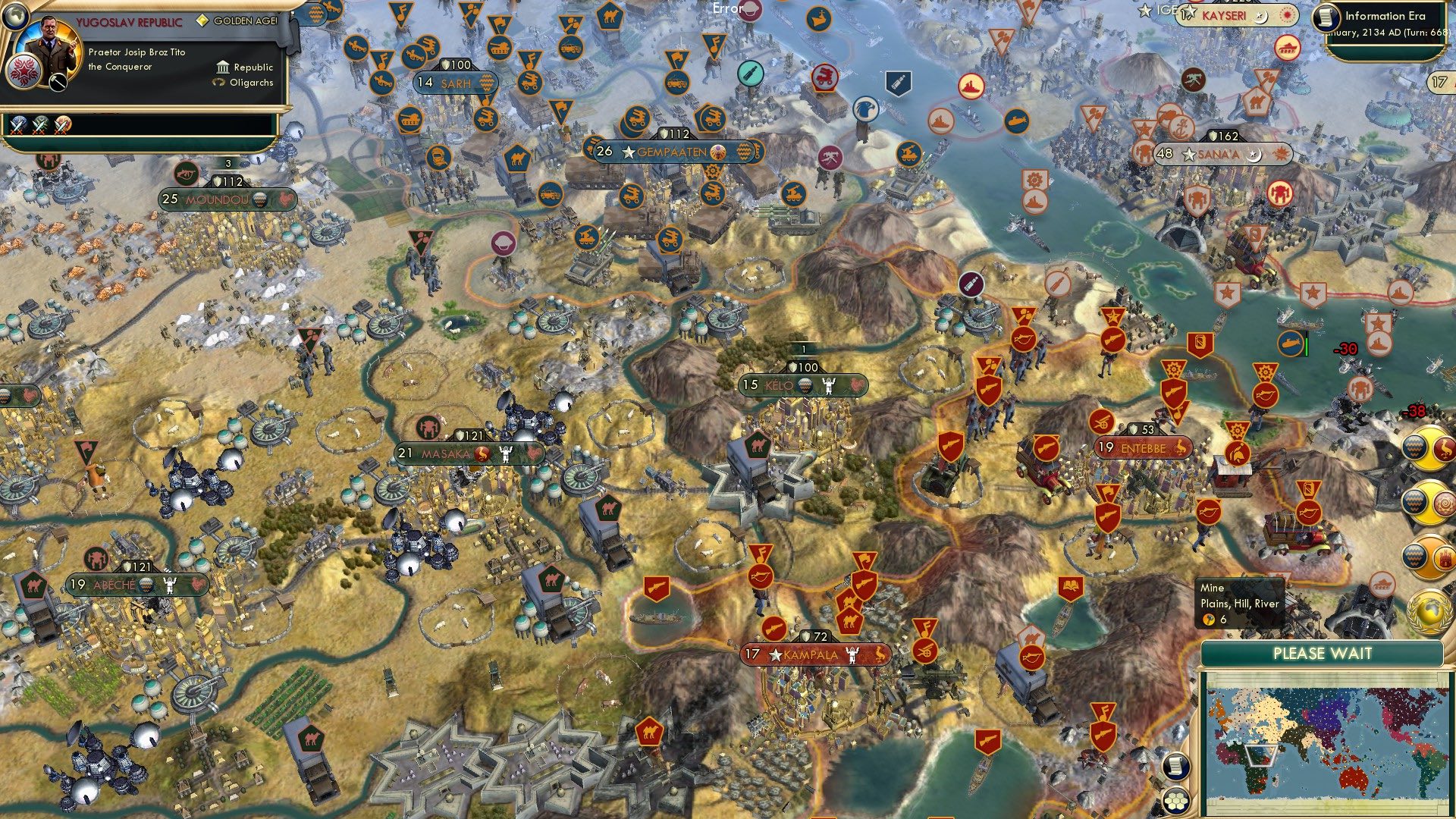Select the globe overlay icon in top-left corner

point(14,18)
